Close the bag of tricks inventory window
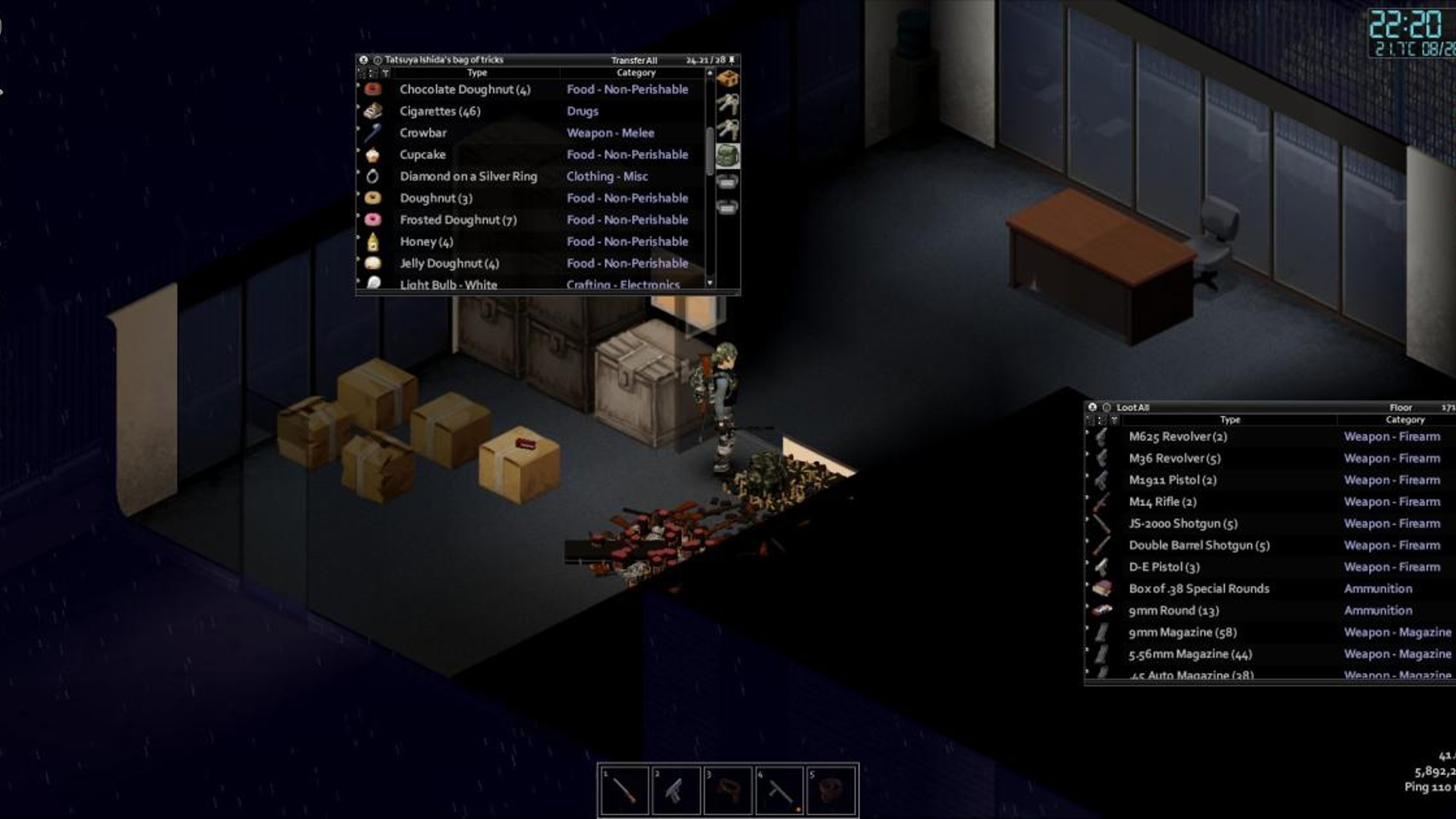This screenshot has width=1456, height=819. [364, 60]
